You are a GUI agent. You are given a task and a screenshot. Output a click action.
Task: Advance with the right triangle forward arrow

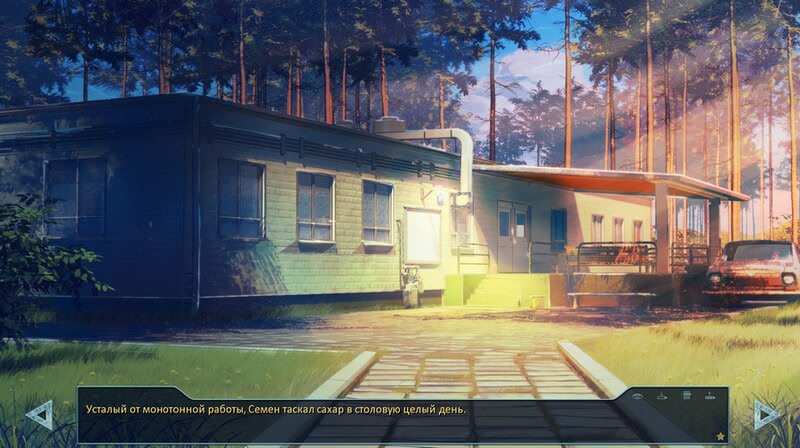point(766,414)
